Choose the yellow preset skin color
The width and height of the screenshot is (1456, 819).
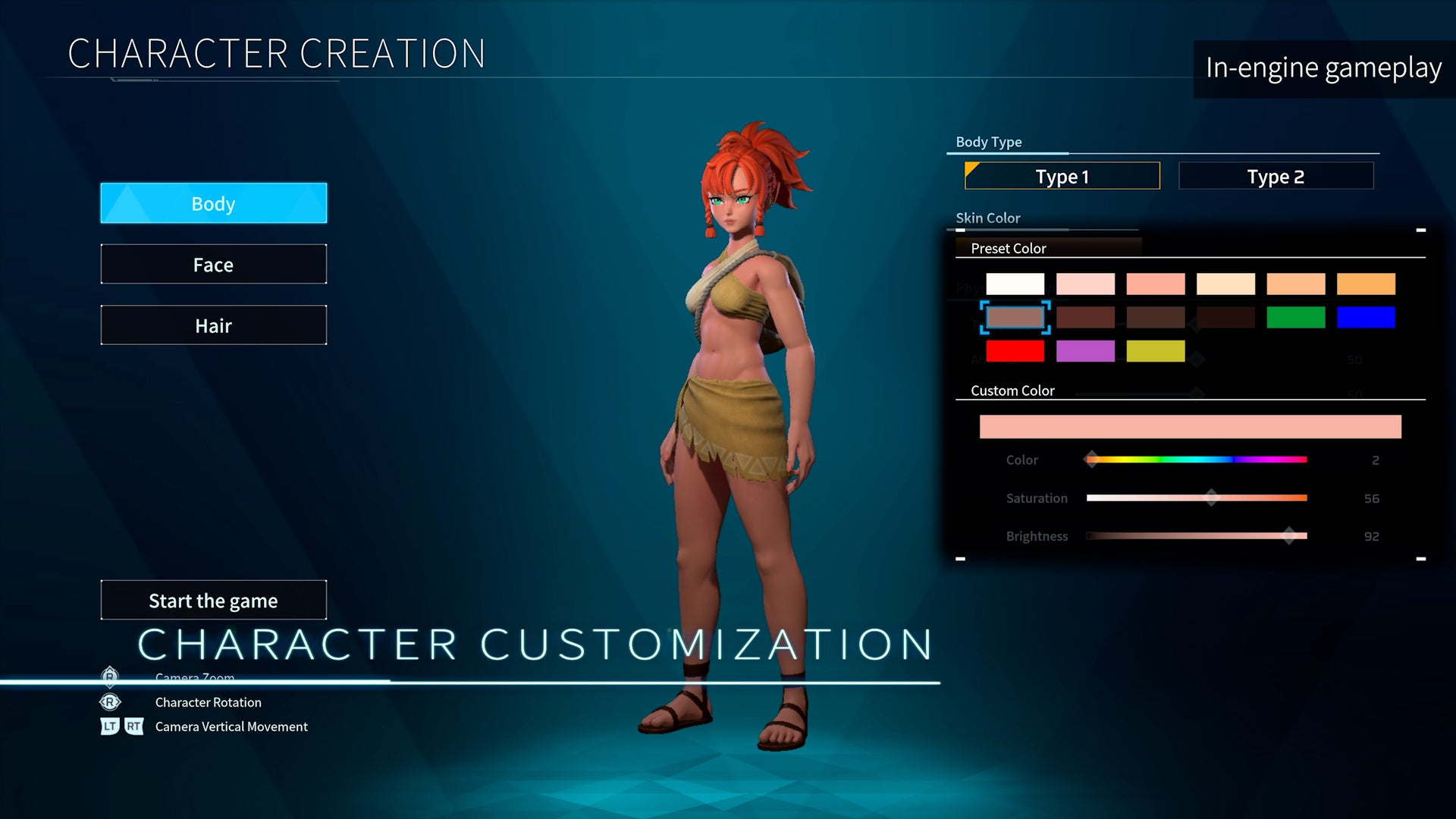1155,351
